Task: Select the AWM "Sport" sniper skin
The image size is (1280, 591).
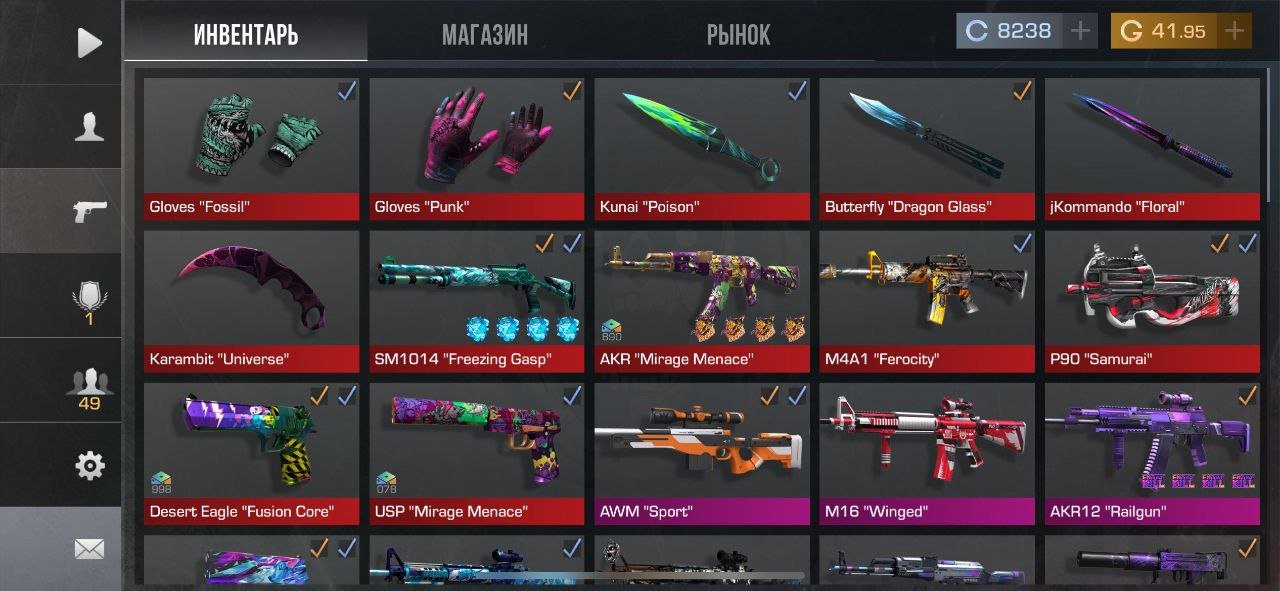Action: (x=702, y=454)
